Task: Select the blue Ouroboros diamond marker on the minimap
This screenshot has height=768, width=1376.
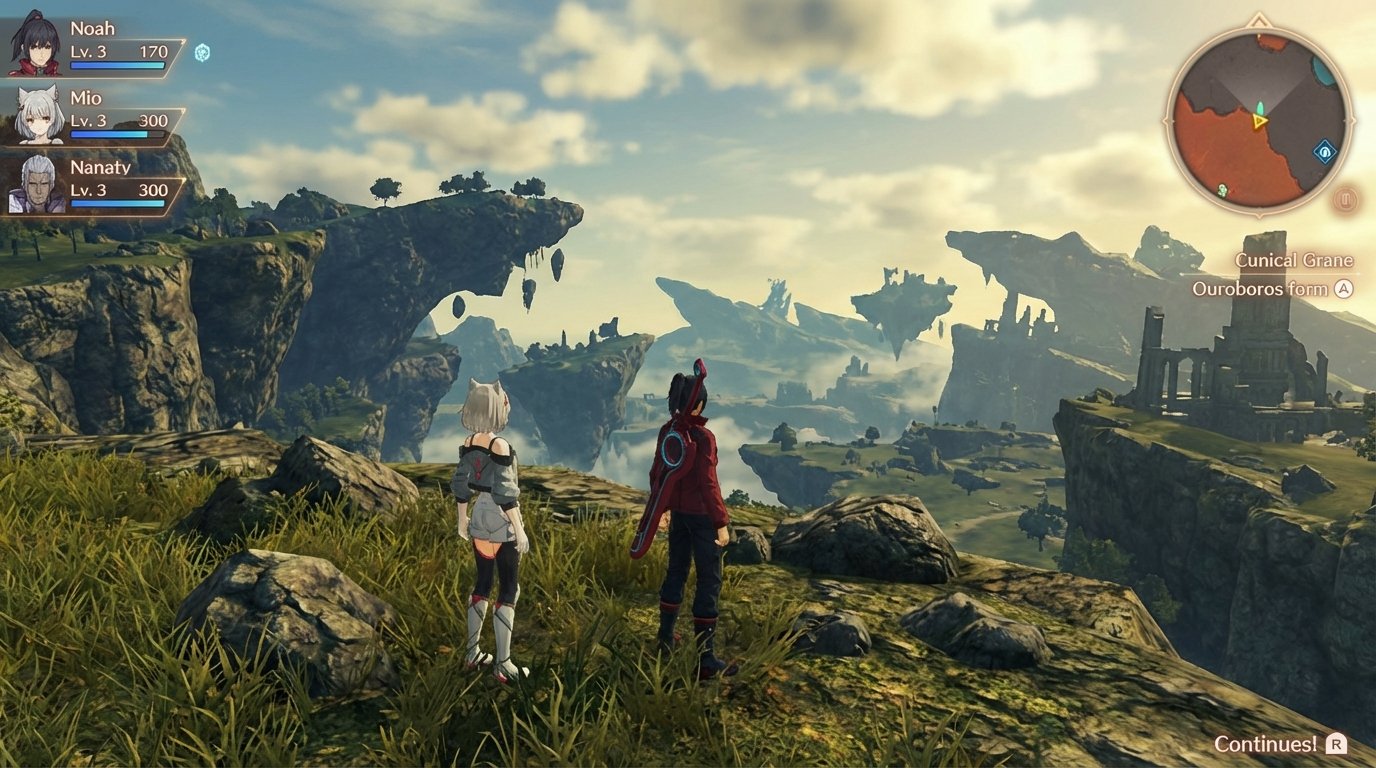Action: [x=1324, y=150]
